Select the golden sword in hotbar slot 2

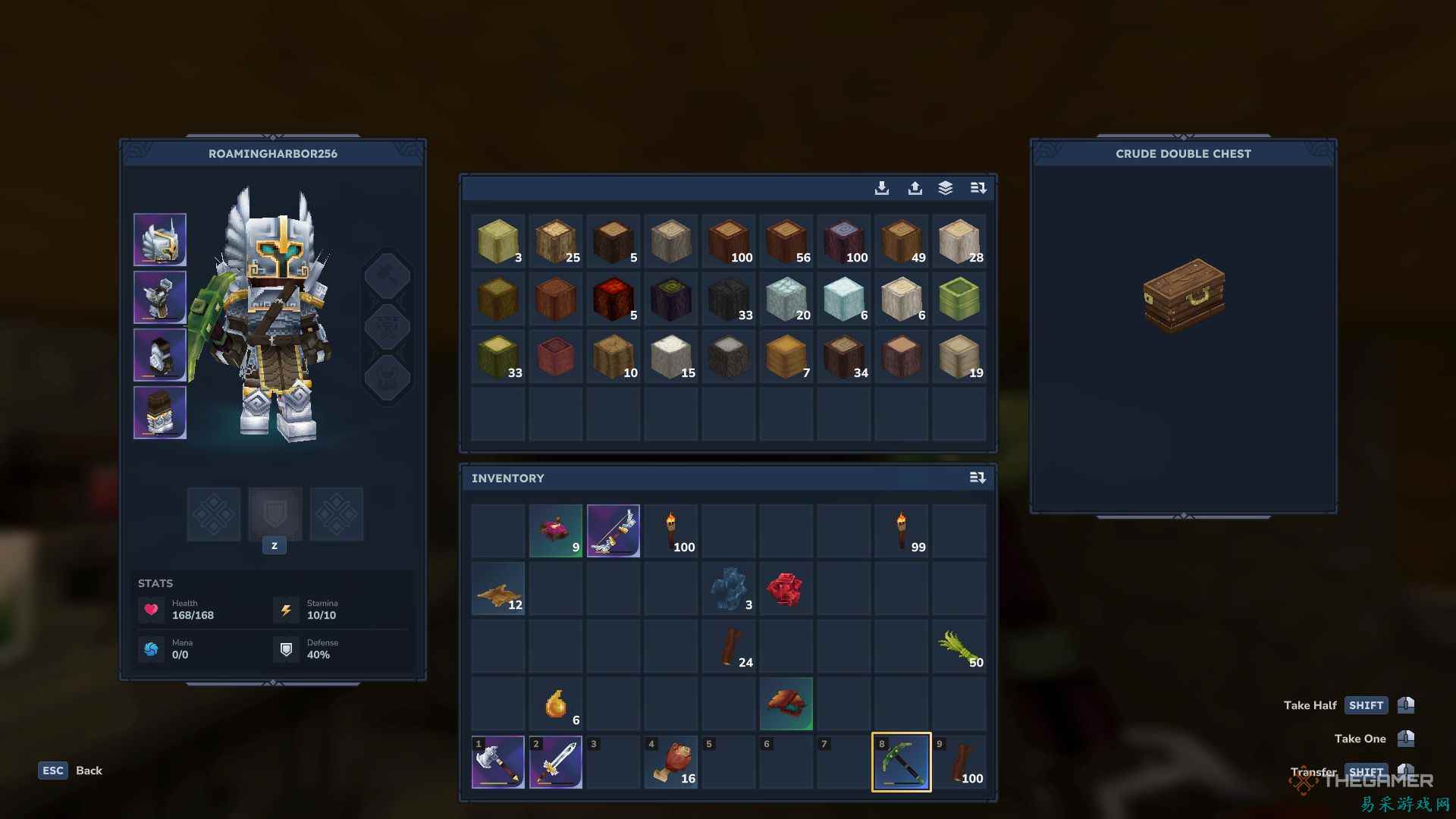coord(556,761)
